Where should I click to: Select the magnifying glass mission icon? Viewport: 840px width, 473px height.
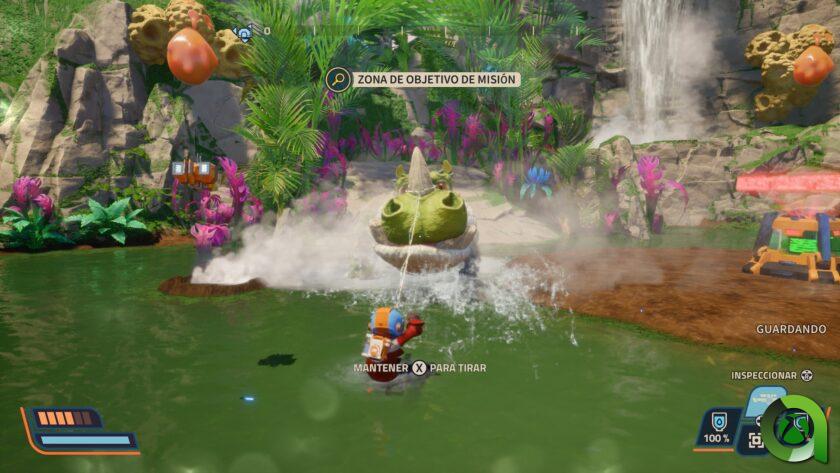point(338,79)
